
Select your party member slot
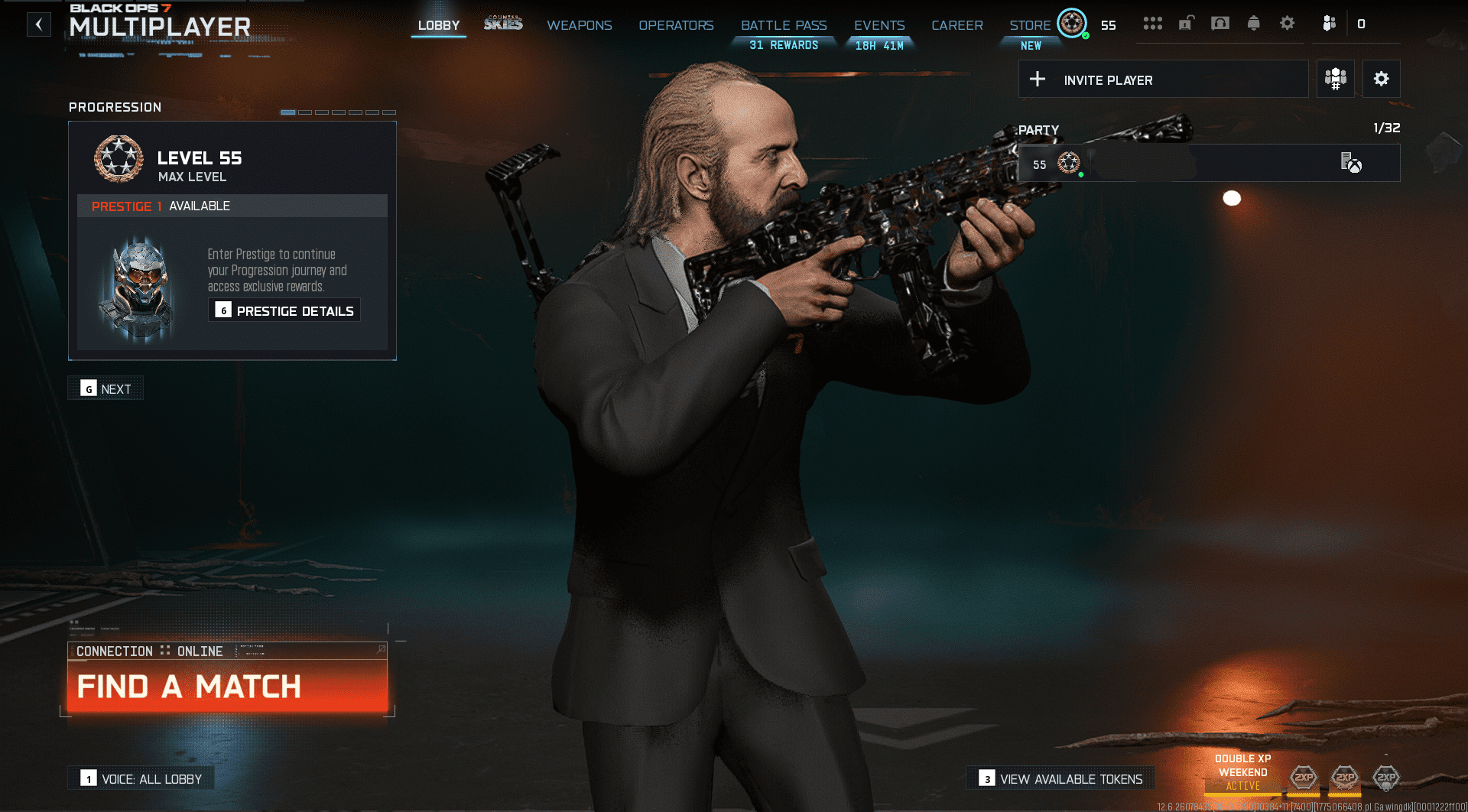click(1208, 162)
